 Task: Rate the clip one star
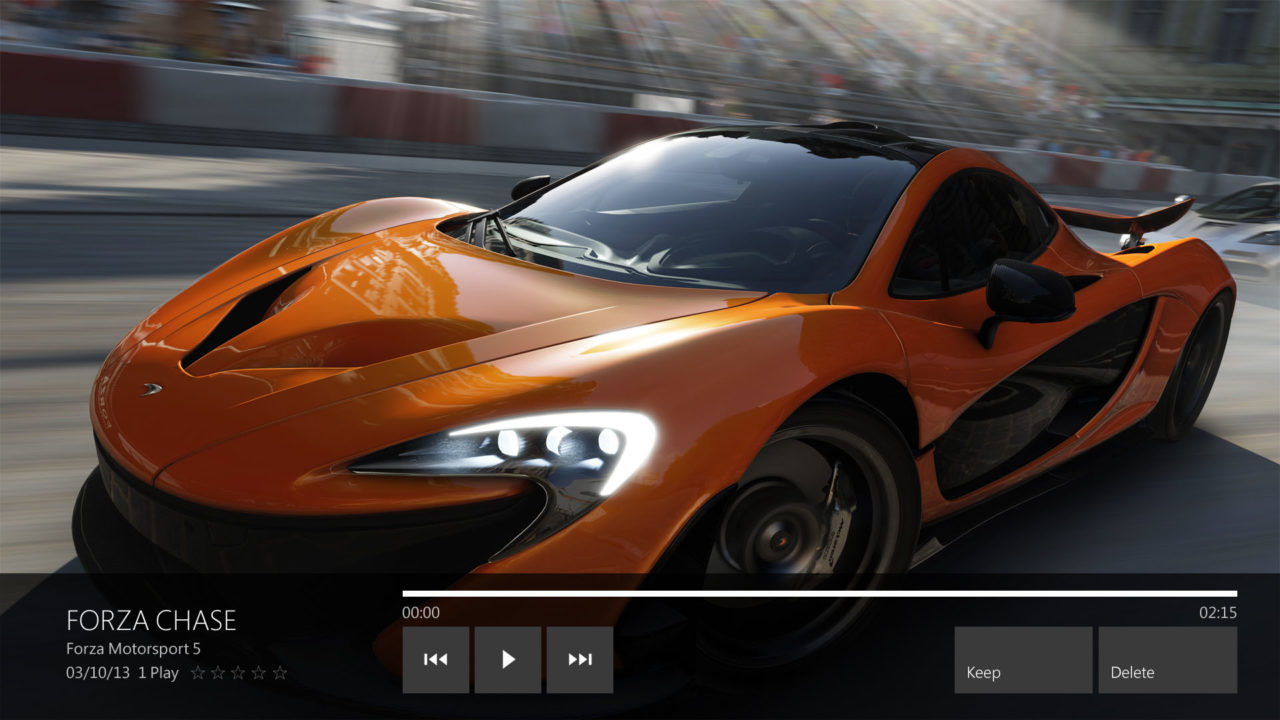(x=198, y=672)
